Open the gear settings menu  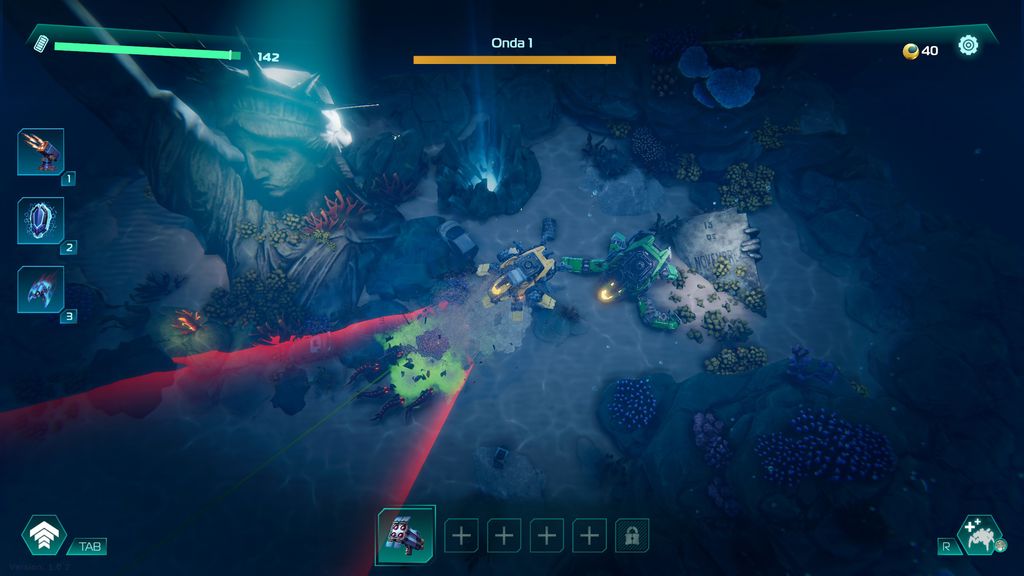(x=968, y=45)
